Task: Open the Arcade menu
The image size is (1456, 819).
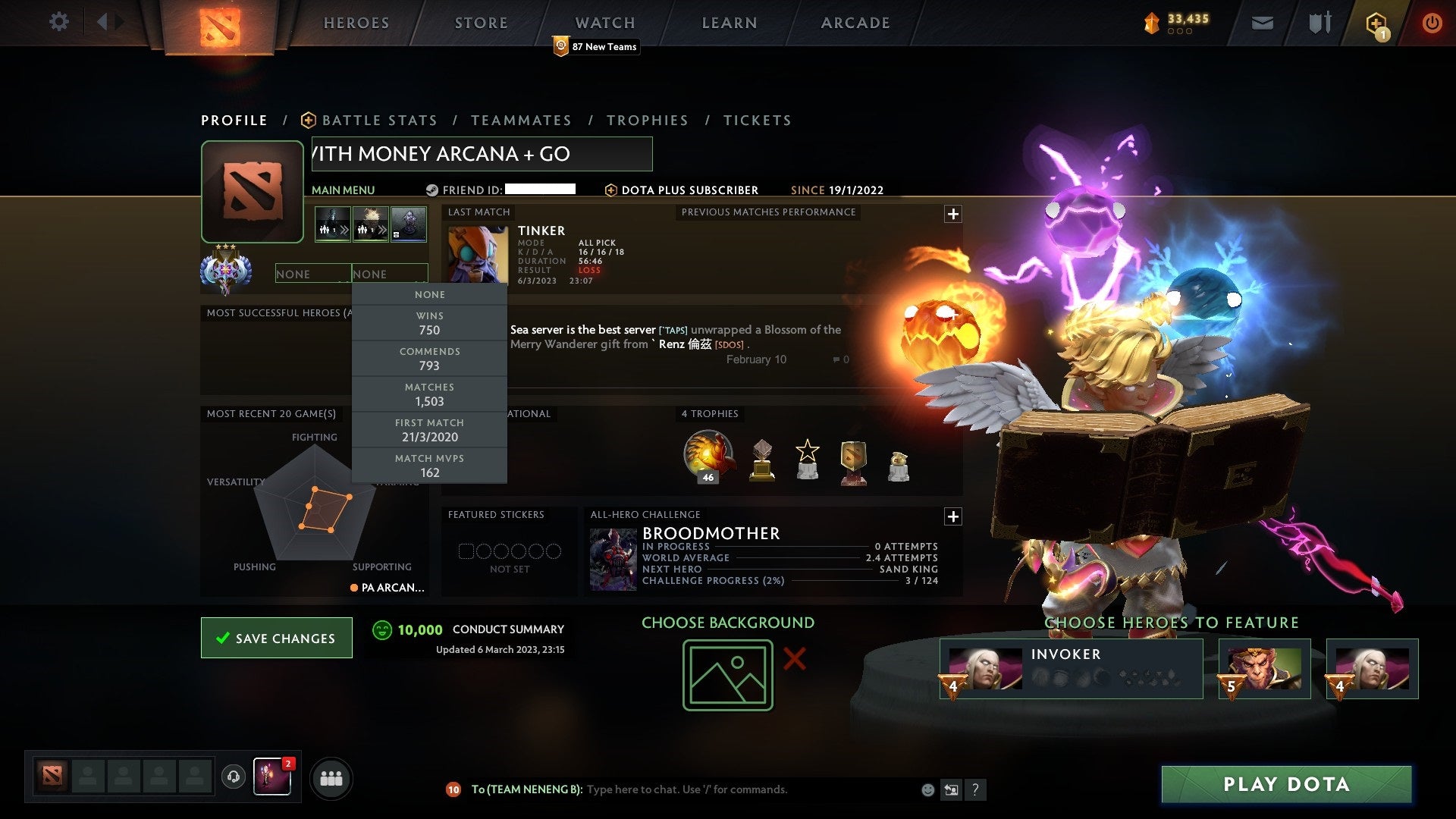Action: [854, 23]
